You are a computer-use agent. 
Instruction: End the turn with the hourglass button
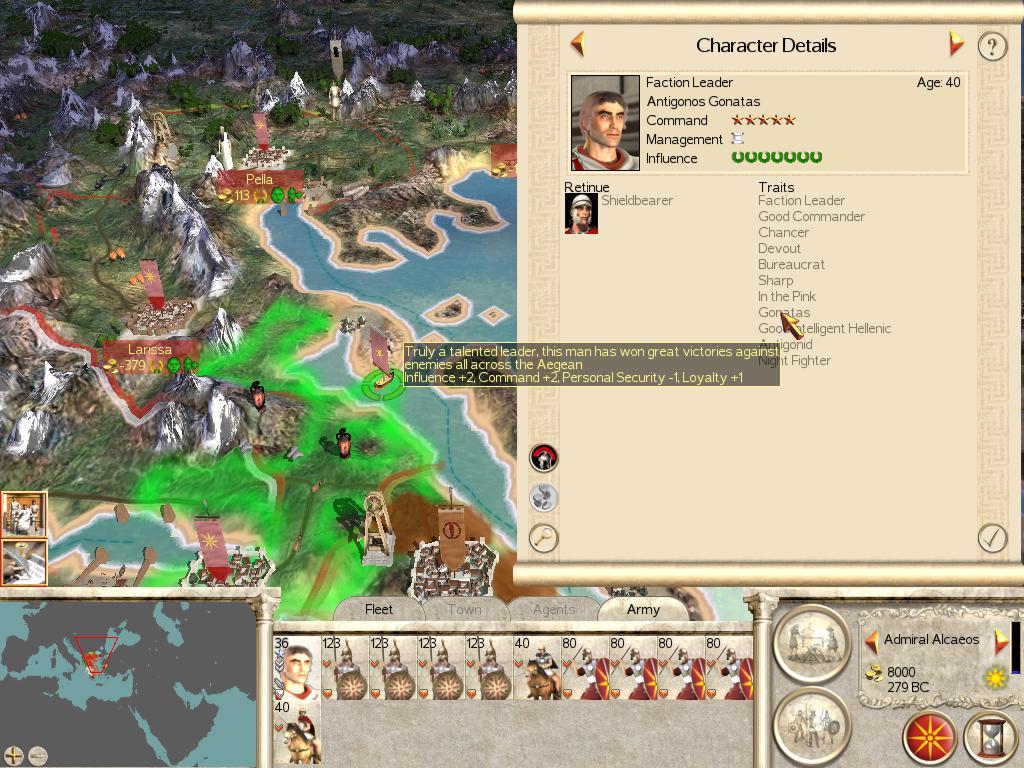(989, 739)
